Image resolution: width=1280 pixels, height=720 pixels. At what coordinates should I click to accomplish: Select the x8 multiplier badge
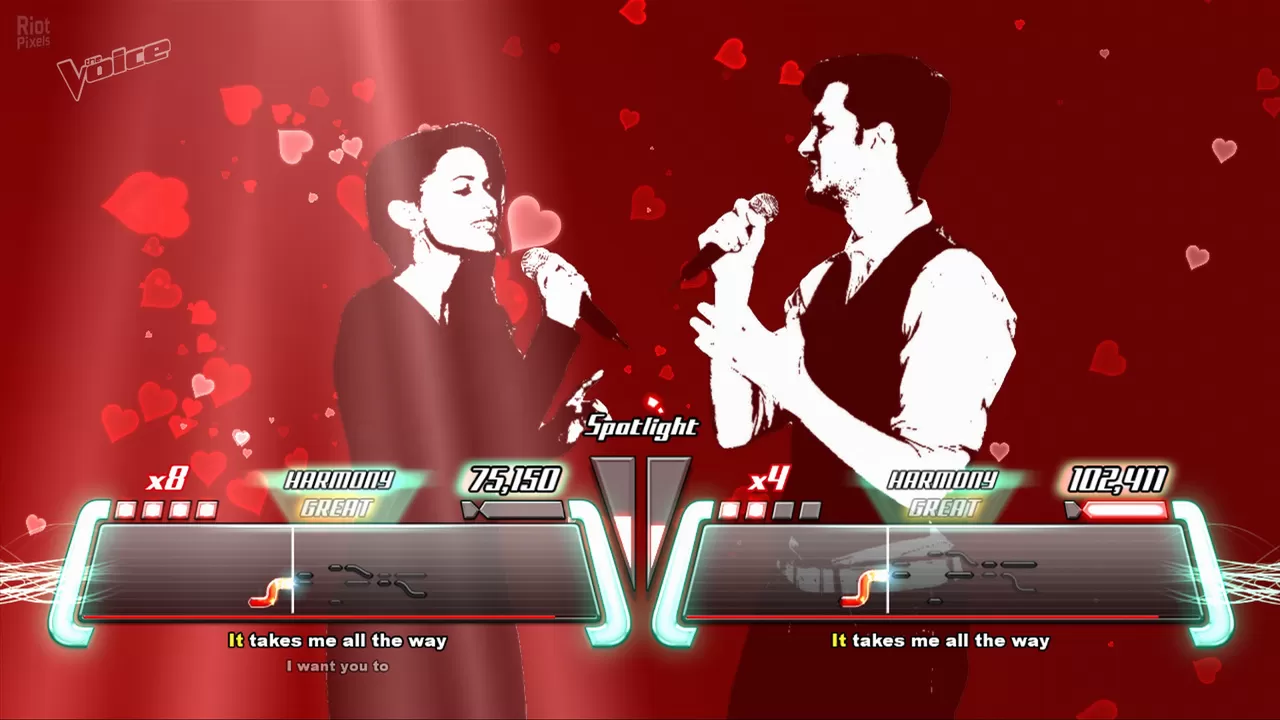(168, 478)
